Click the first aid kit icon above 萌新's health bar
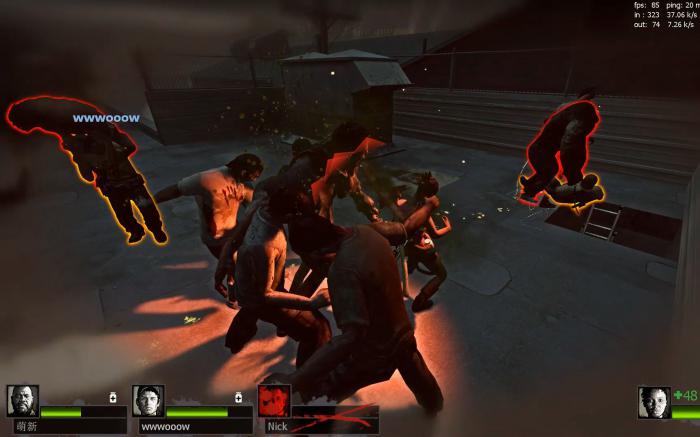This screenshot has height=437, width=700. point(113,397)
